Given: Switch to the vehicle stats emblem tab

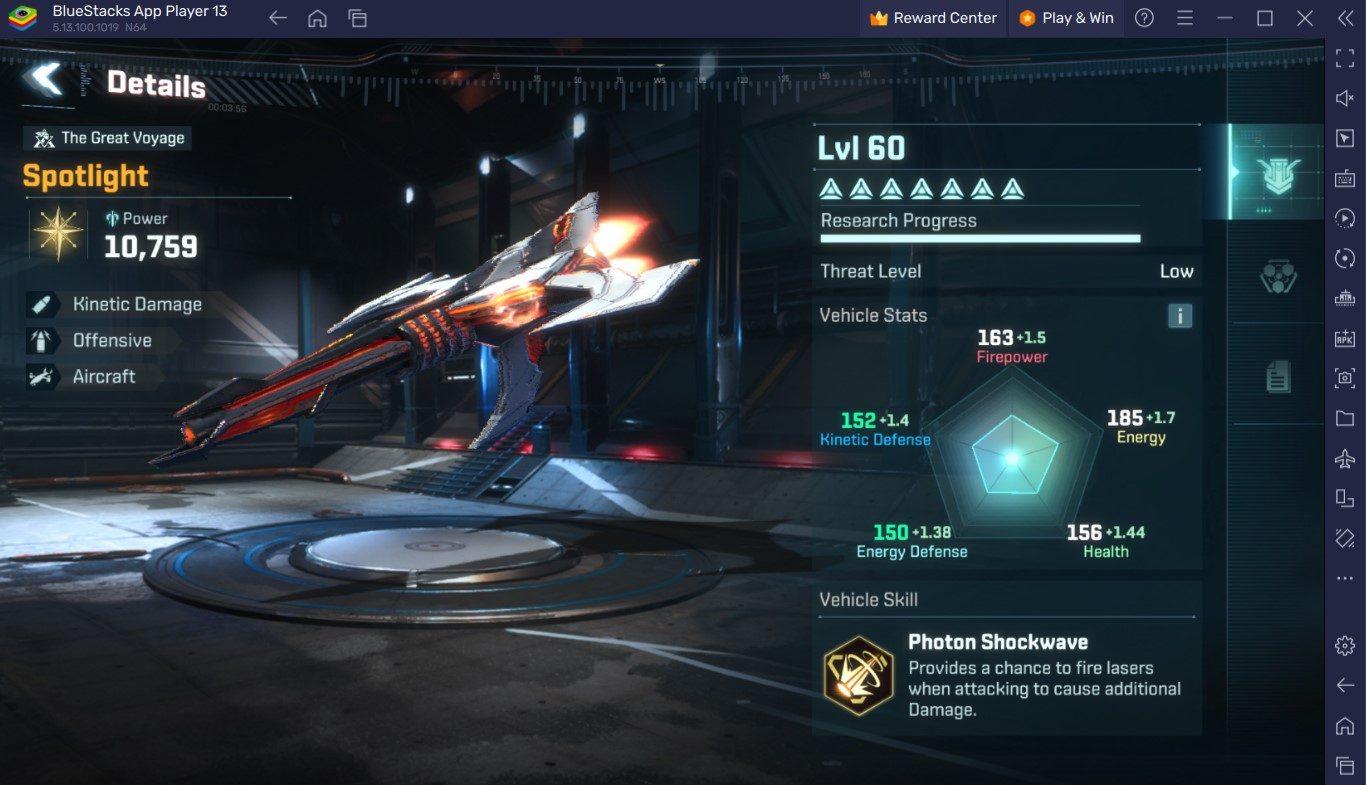Looking at the screenshot, I should click(1279, 174).
